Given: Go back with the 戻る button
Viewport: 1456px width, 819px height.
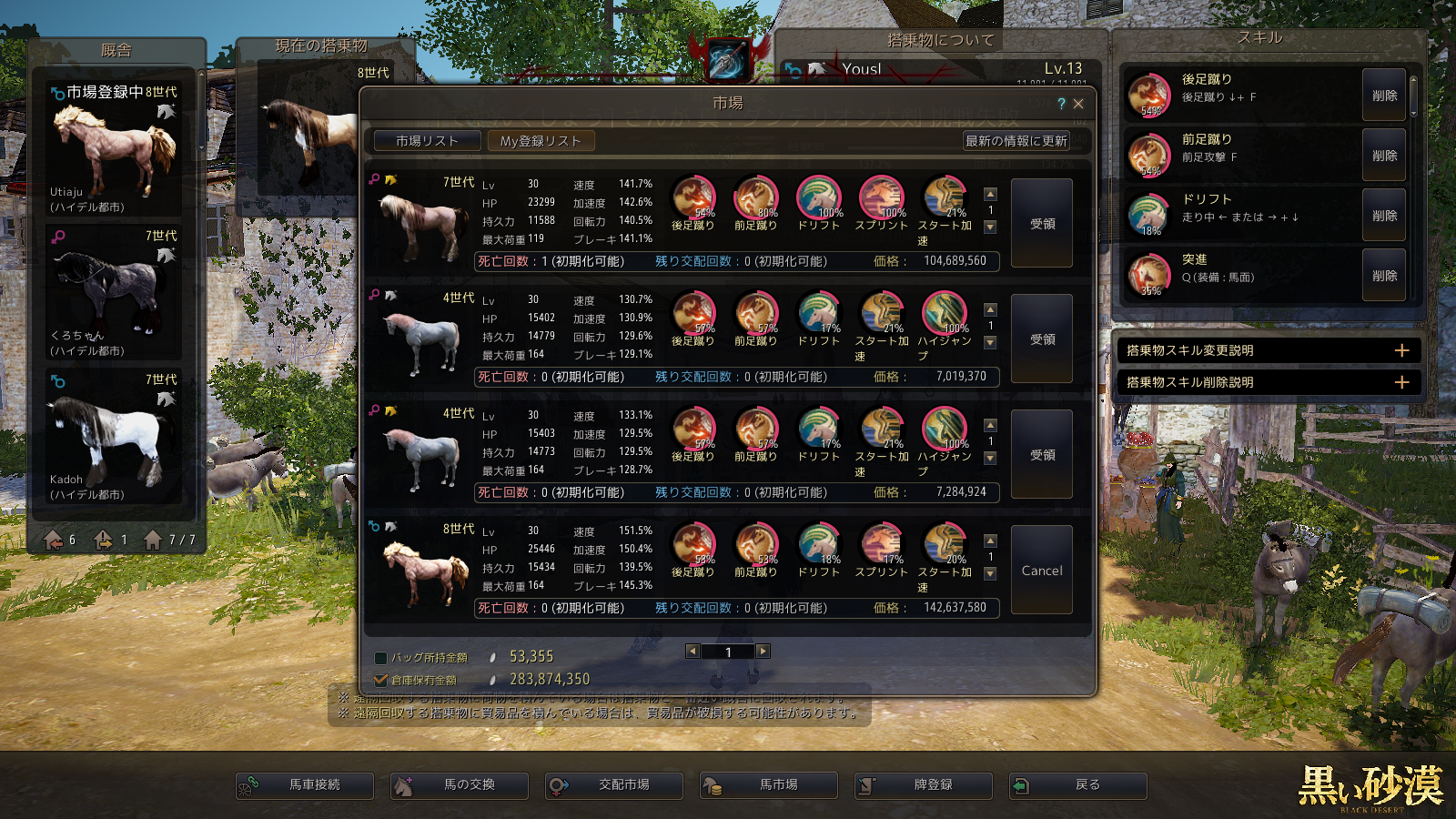Looking at the screenshot, I should [1078, 785].
